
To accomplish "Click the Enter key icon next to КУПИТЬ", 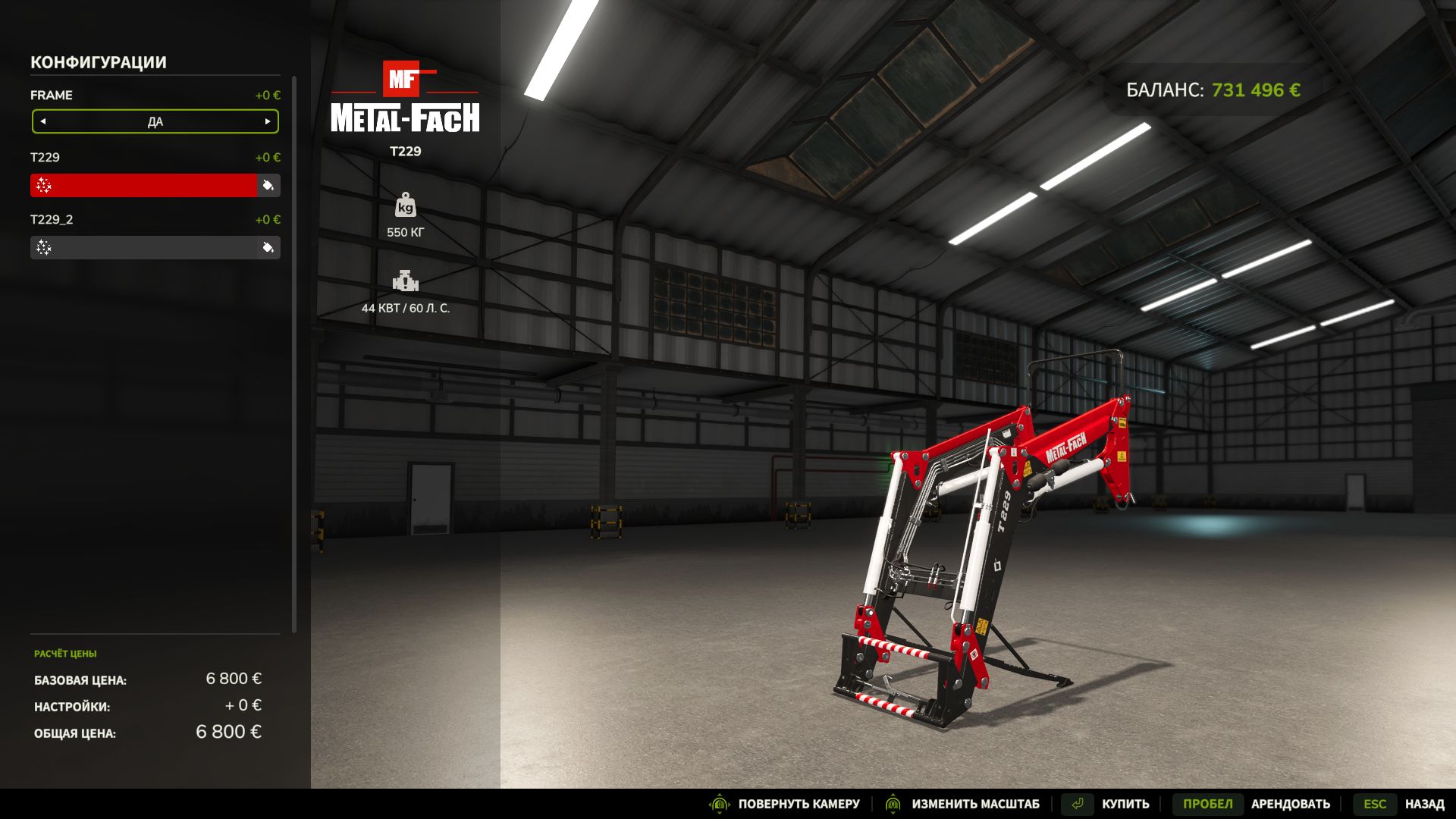I will [1077, 803].
